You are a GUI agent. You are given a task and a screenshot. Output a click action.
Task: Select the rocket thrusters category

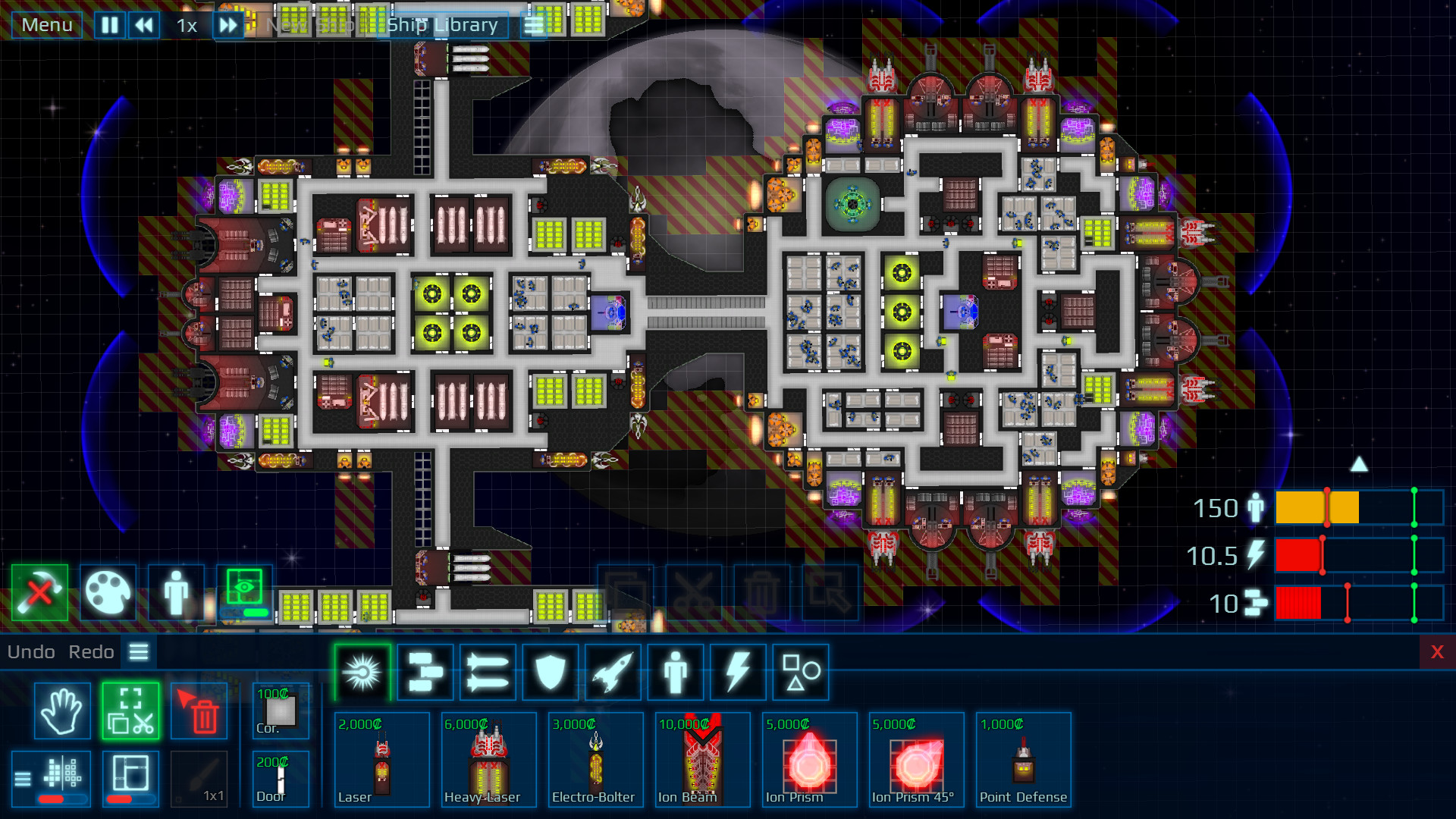click(612, 672)
